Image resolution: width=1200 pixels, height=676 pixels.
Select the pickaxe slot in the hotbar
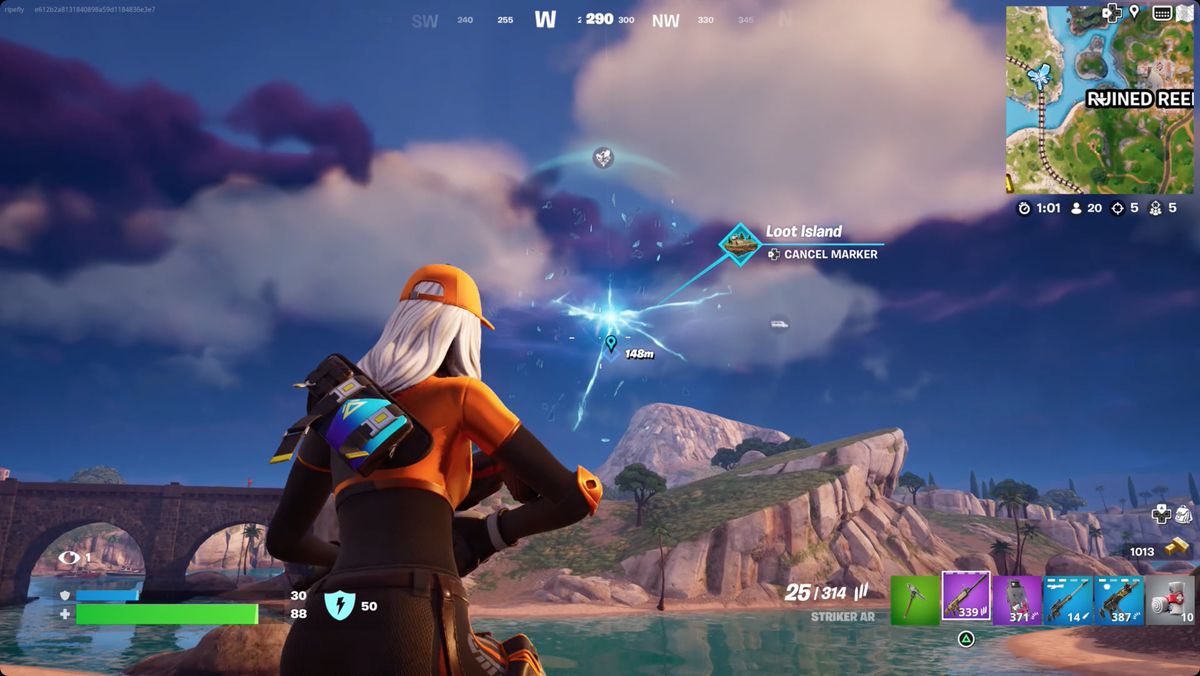click(x=914, y=600)
